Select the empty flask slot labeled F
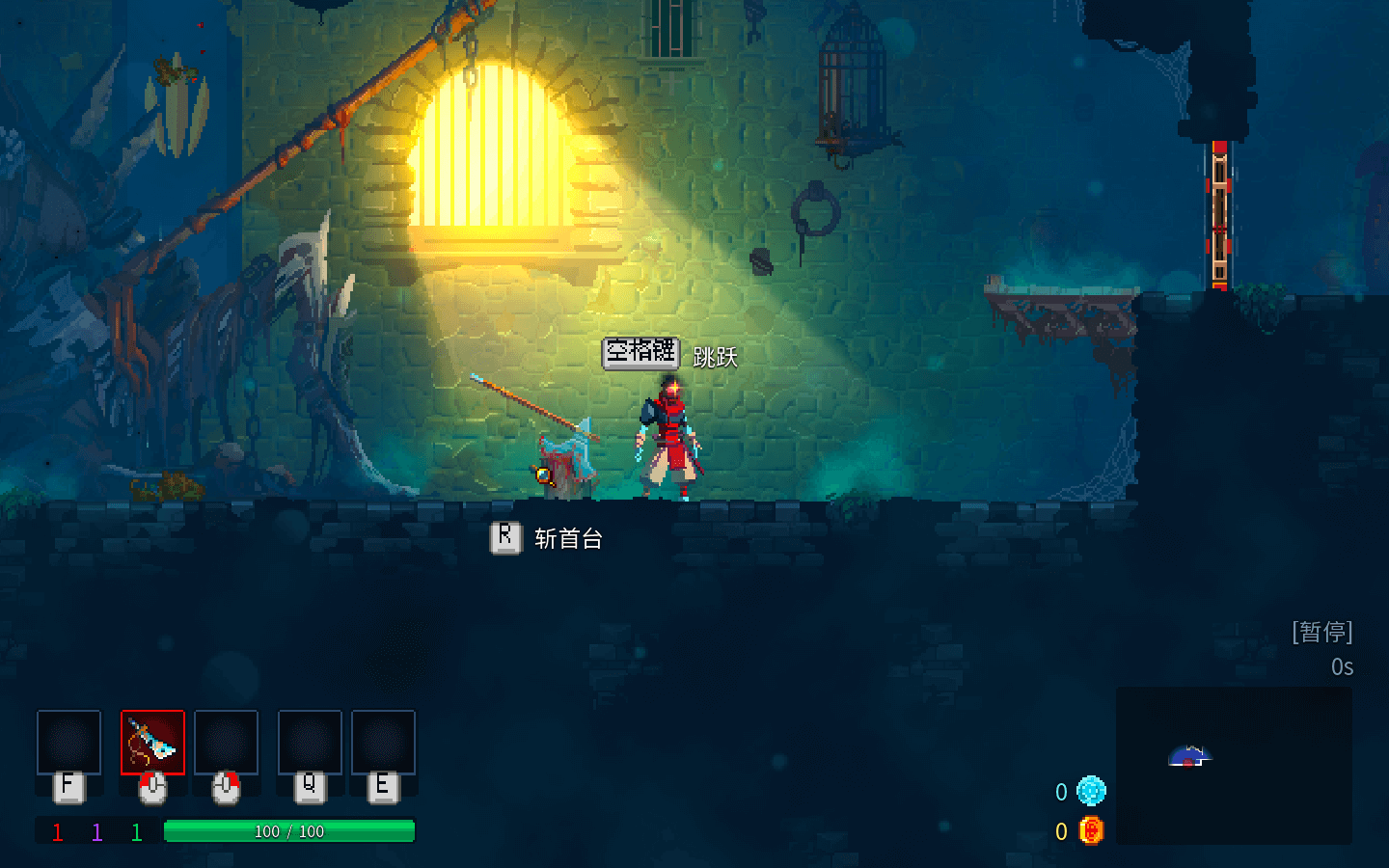The width and height of the screenshot is (1389, 868). tap(68, 743)
